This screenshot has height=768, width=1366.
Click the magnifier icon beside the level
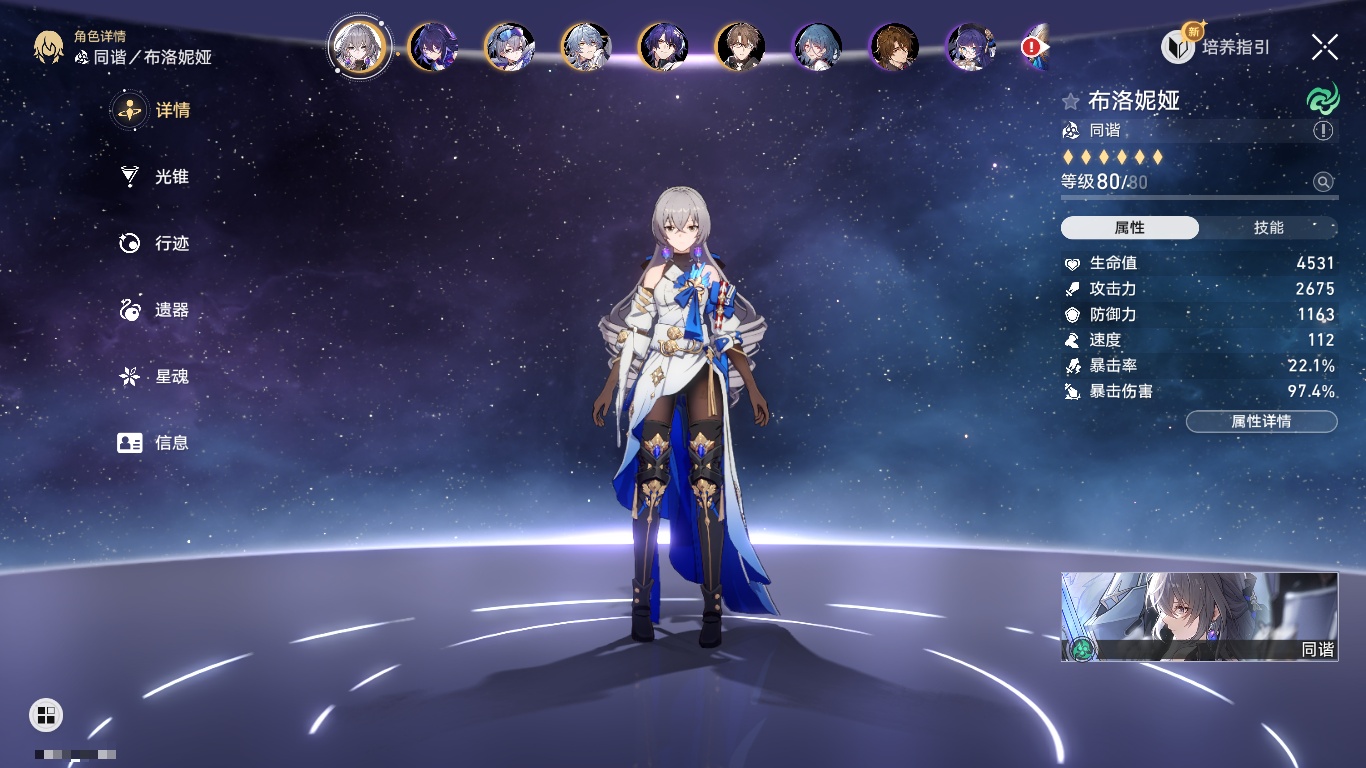pos(1323,182)
